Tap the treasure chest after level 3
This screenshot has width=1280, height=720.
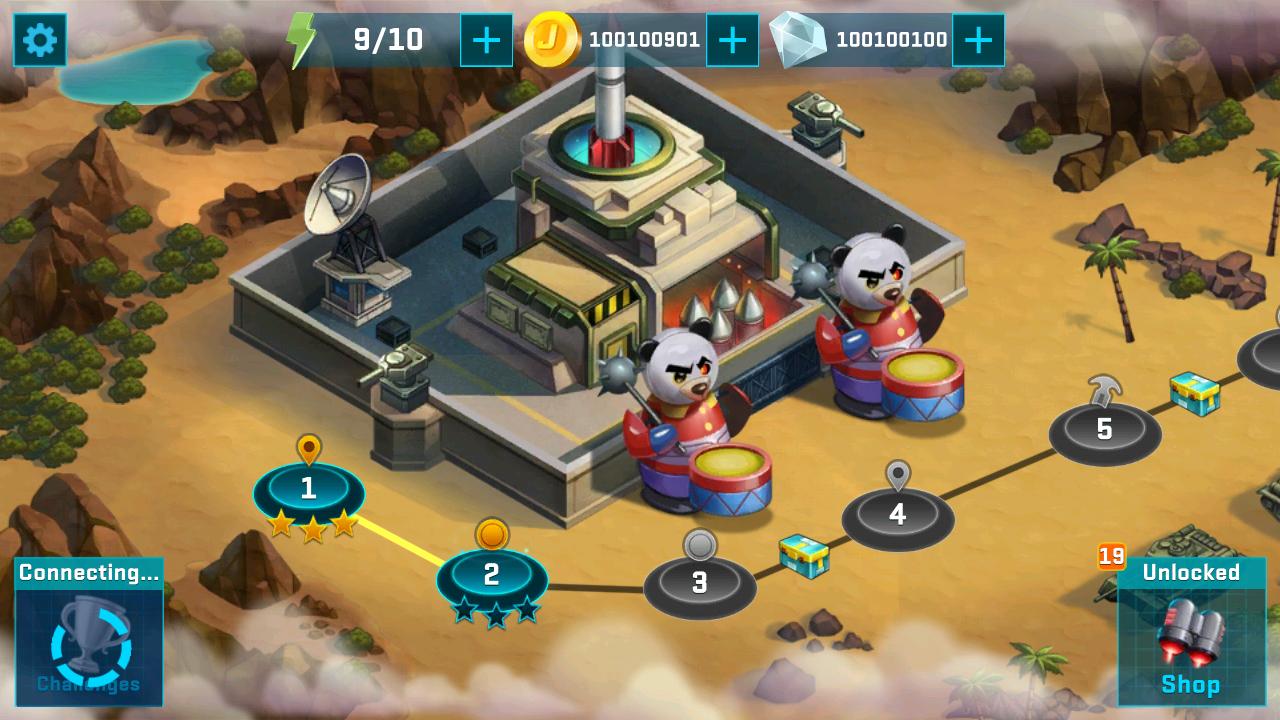[x=804, y=555]
